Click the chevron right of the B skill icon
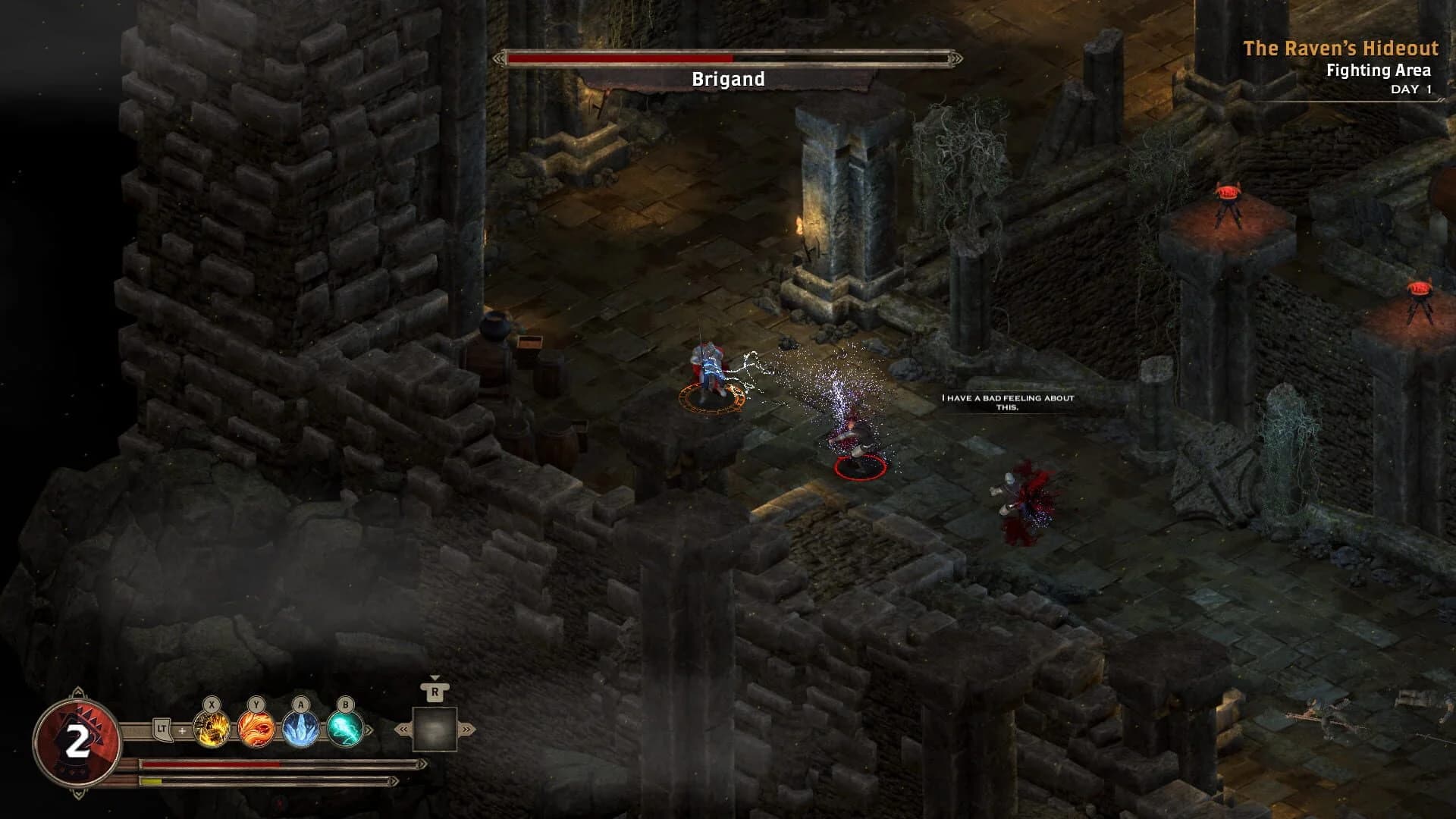Viewport: 1456px width, 819px height. (x=369, y=730)
